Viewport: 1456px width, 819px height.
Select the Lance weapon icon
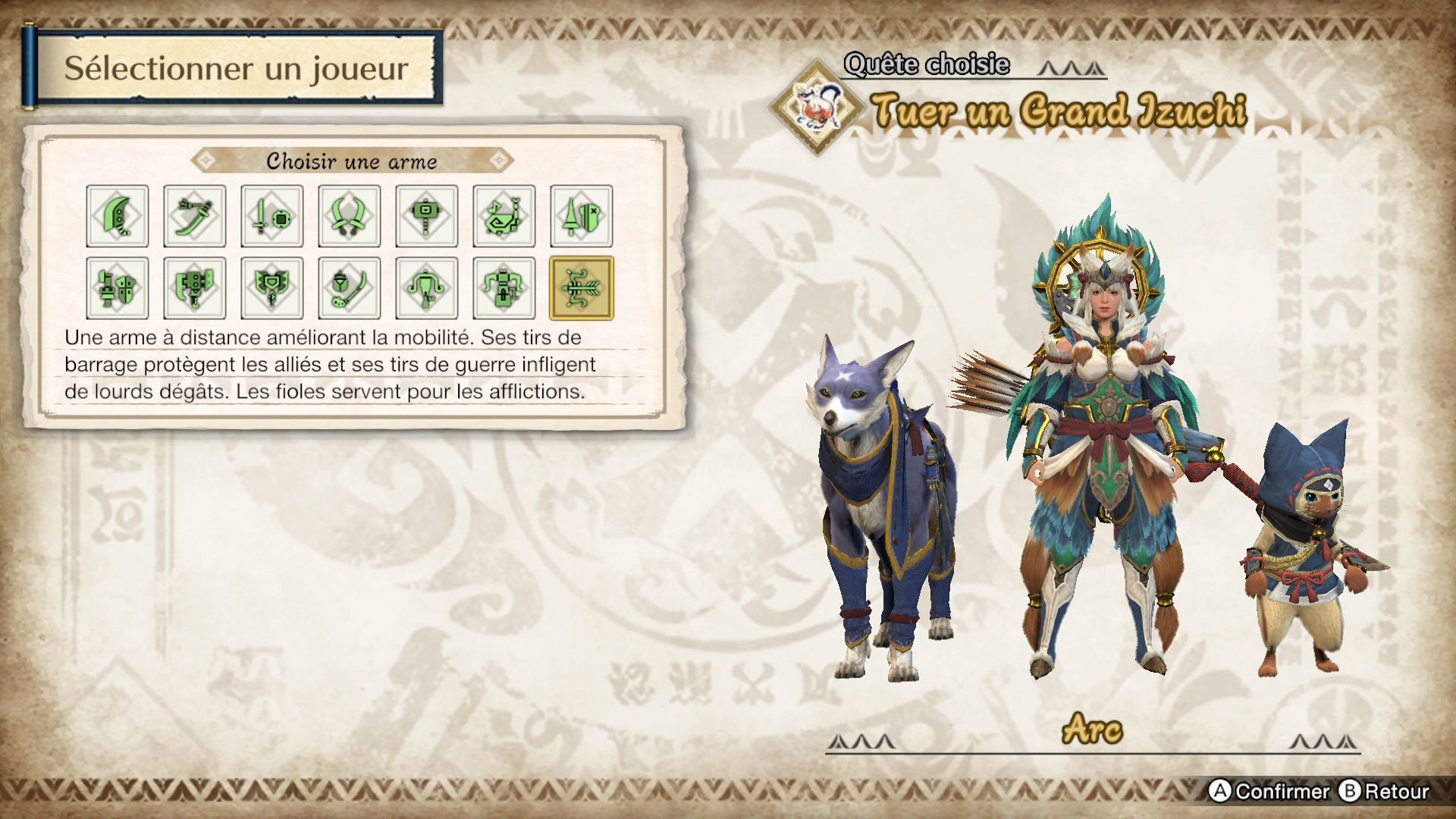click(x=582, y=217)
